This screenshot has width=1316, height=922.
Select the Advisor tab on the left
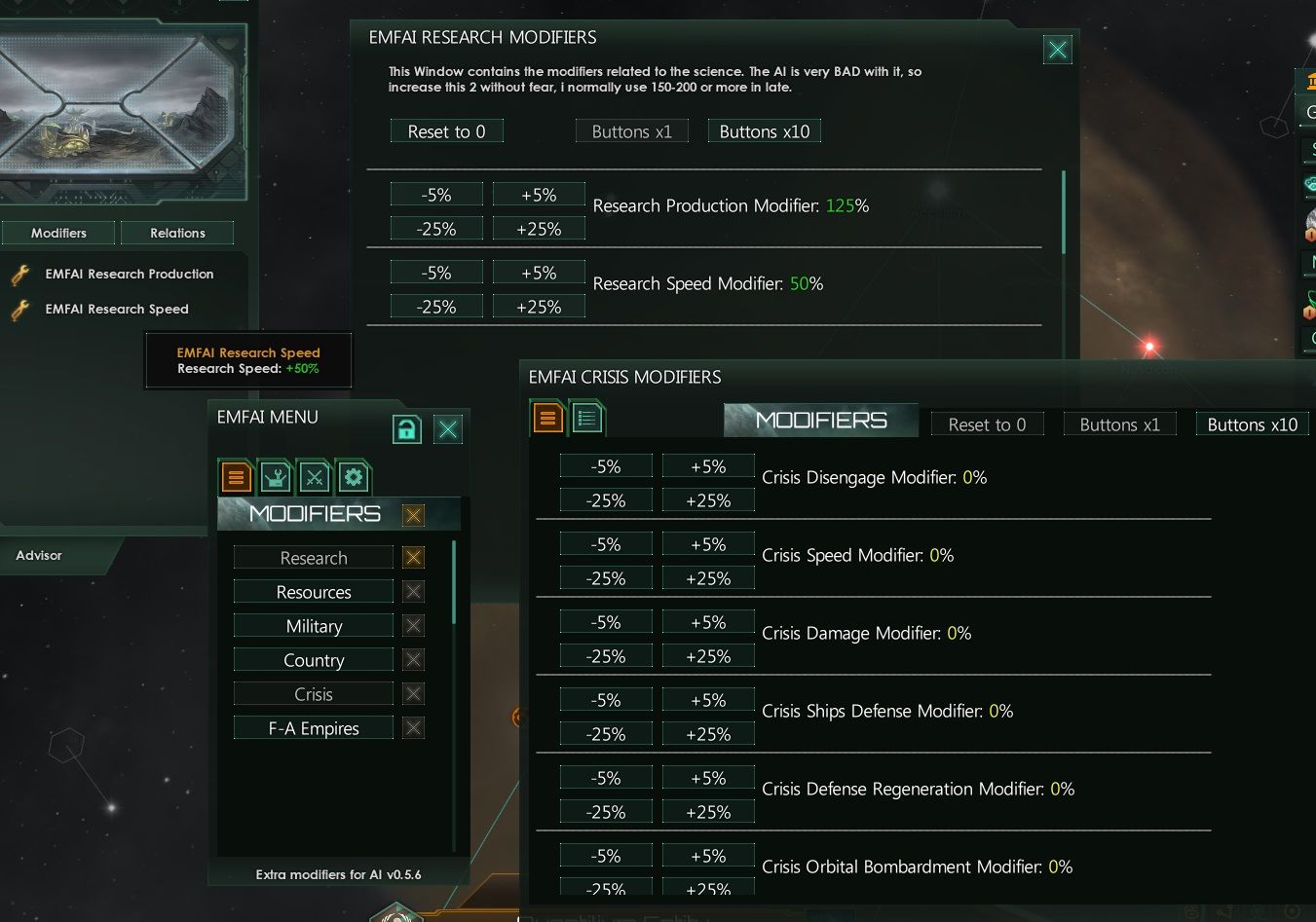click(x=38, y=555)
